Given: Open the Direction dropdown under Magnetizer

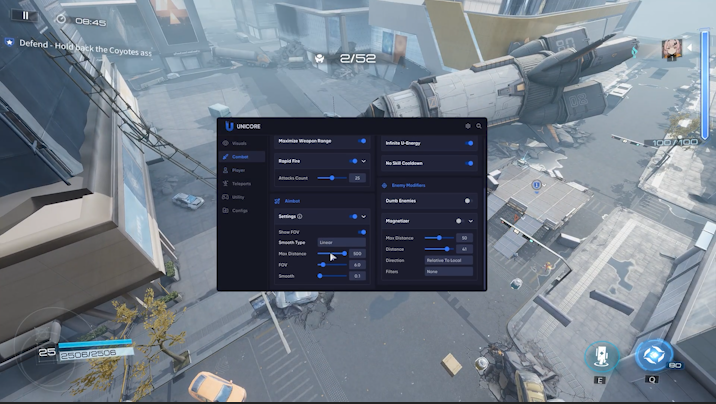Looking at the screenshot, I should pos(447,260).
